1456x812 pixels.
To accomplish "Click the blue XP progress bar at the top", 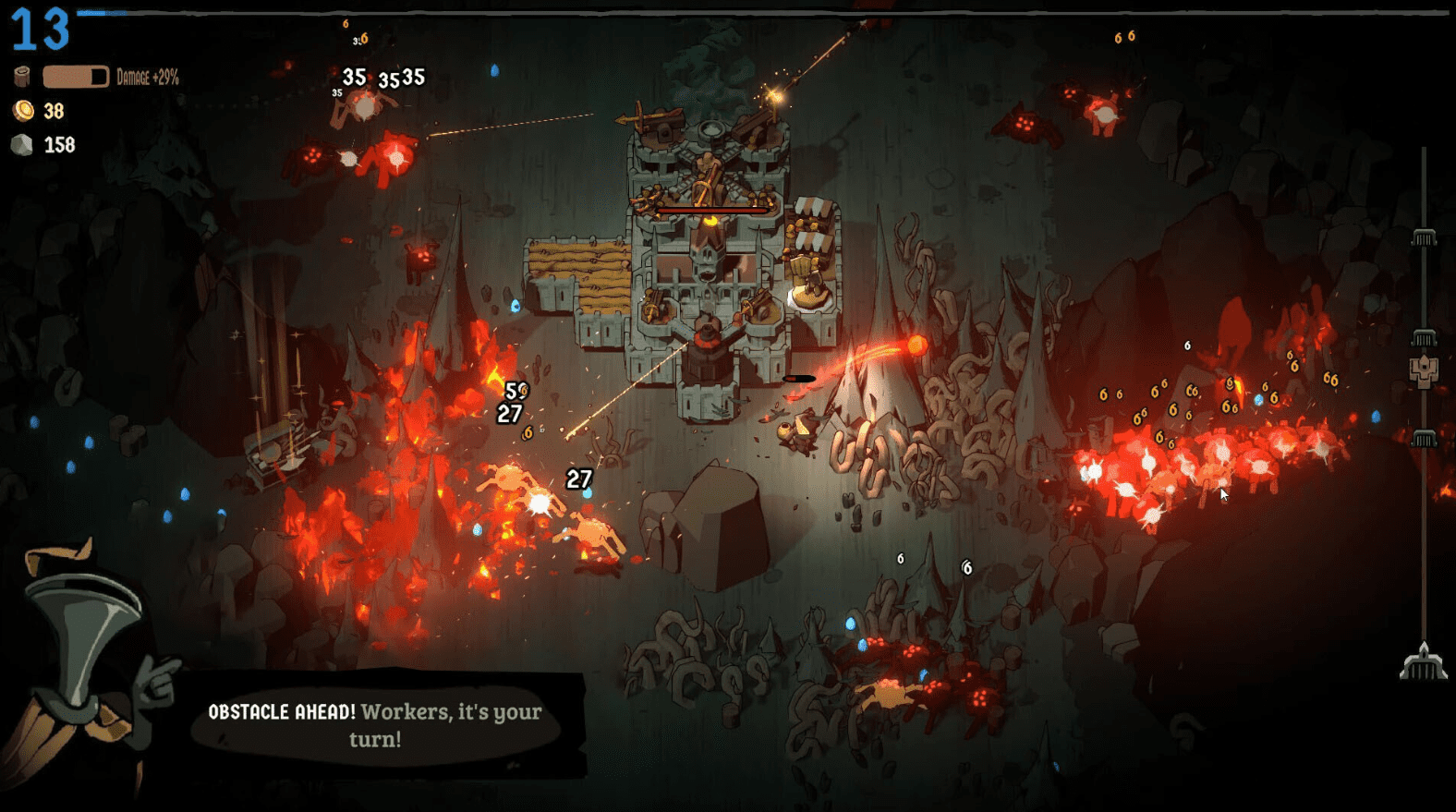I will [x=102, y=12].
